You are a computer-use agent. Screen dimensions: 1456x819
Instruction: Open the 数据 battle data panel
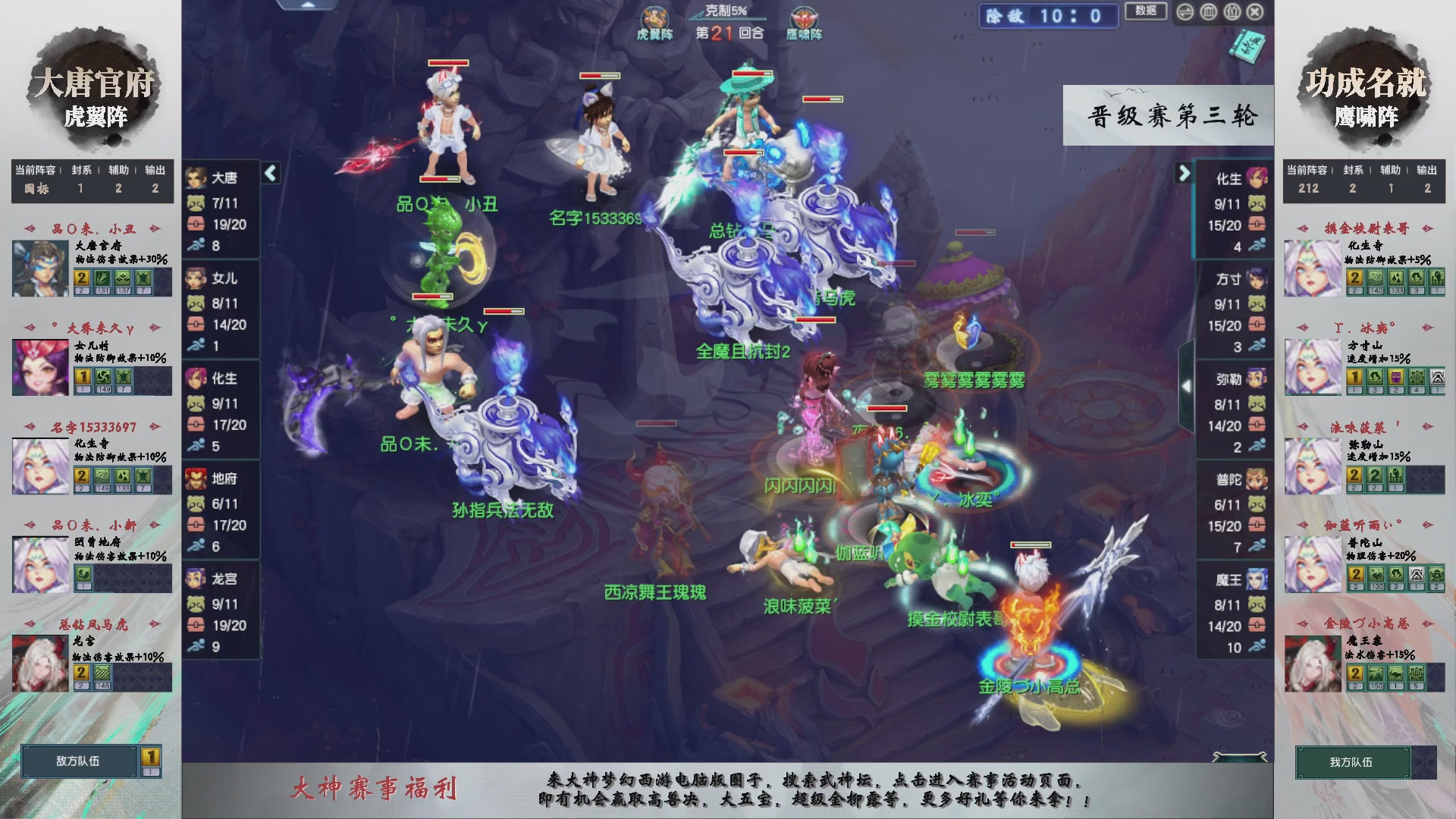pyautogui.click(x=1146, y=12)
